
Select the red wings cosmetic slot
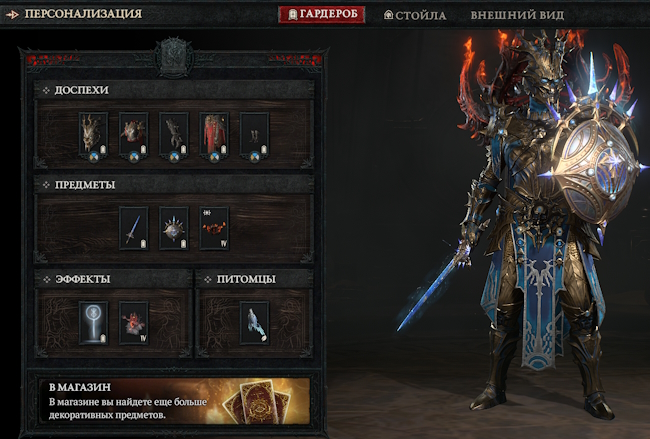pos(214,229)
